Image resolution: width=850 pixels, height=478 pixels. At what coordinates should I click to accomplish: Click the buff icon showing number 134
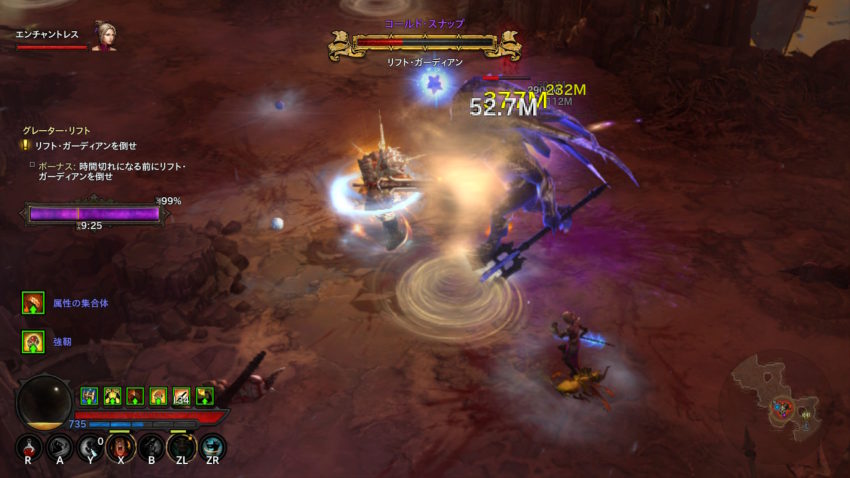coord(182,395)
